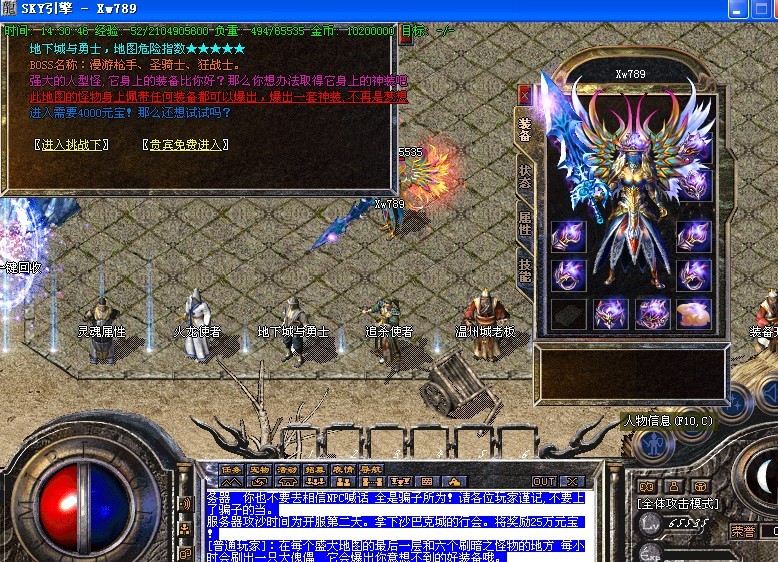Show the 属性 attributes tab
The image size is (778, 562).
tap(525, 222)
